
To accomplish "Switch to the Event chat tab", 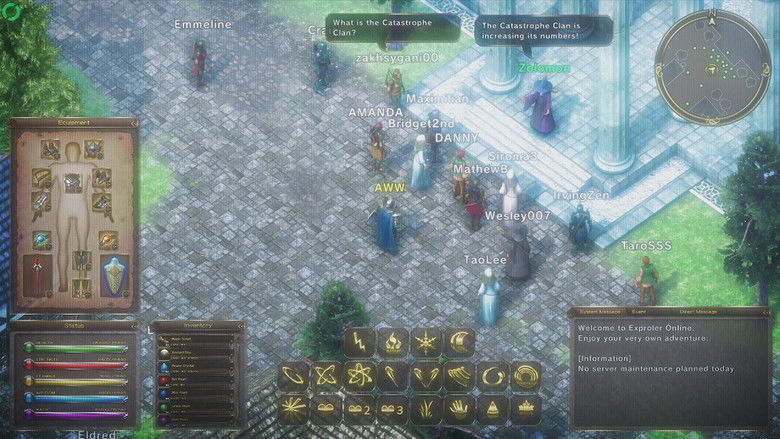I will point(637,313).
